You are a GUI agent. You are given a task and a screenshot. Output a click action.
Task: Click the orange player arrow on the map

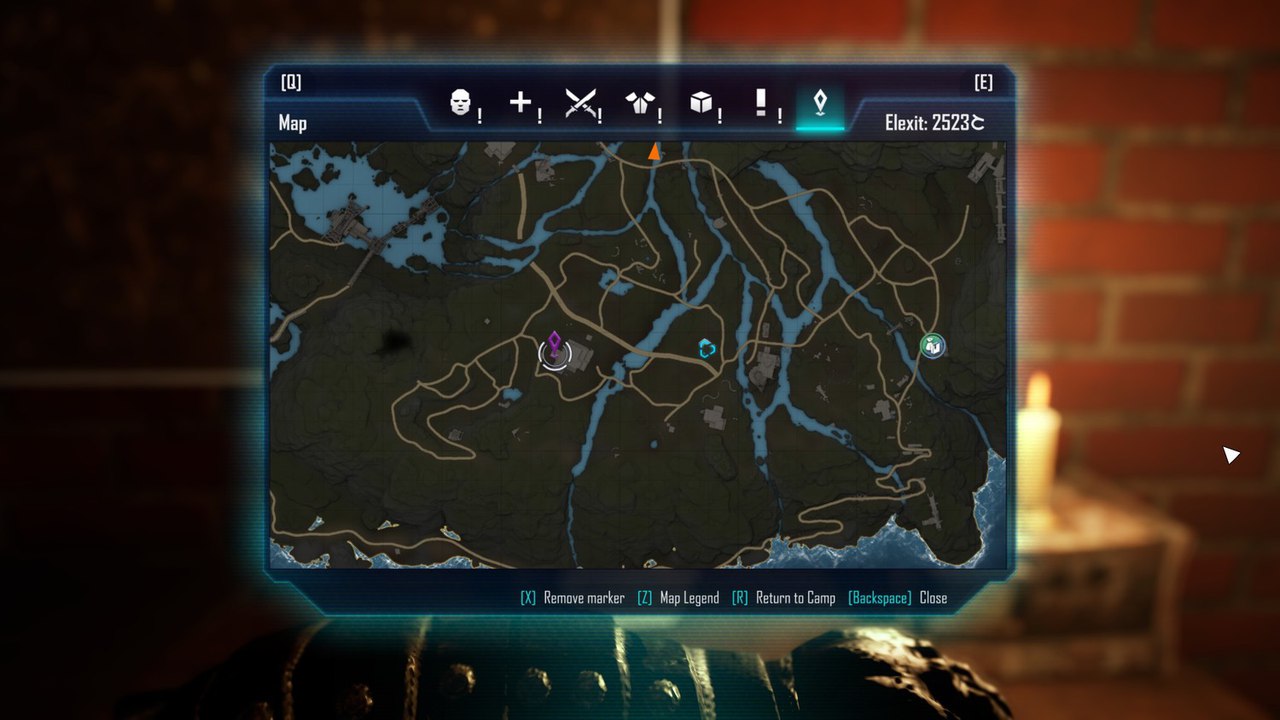tap(654, 152)
